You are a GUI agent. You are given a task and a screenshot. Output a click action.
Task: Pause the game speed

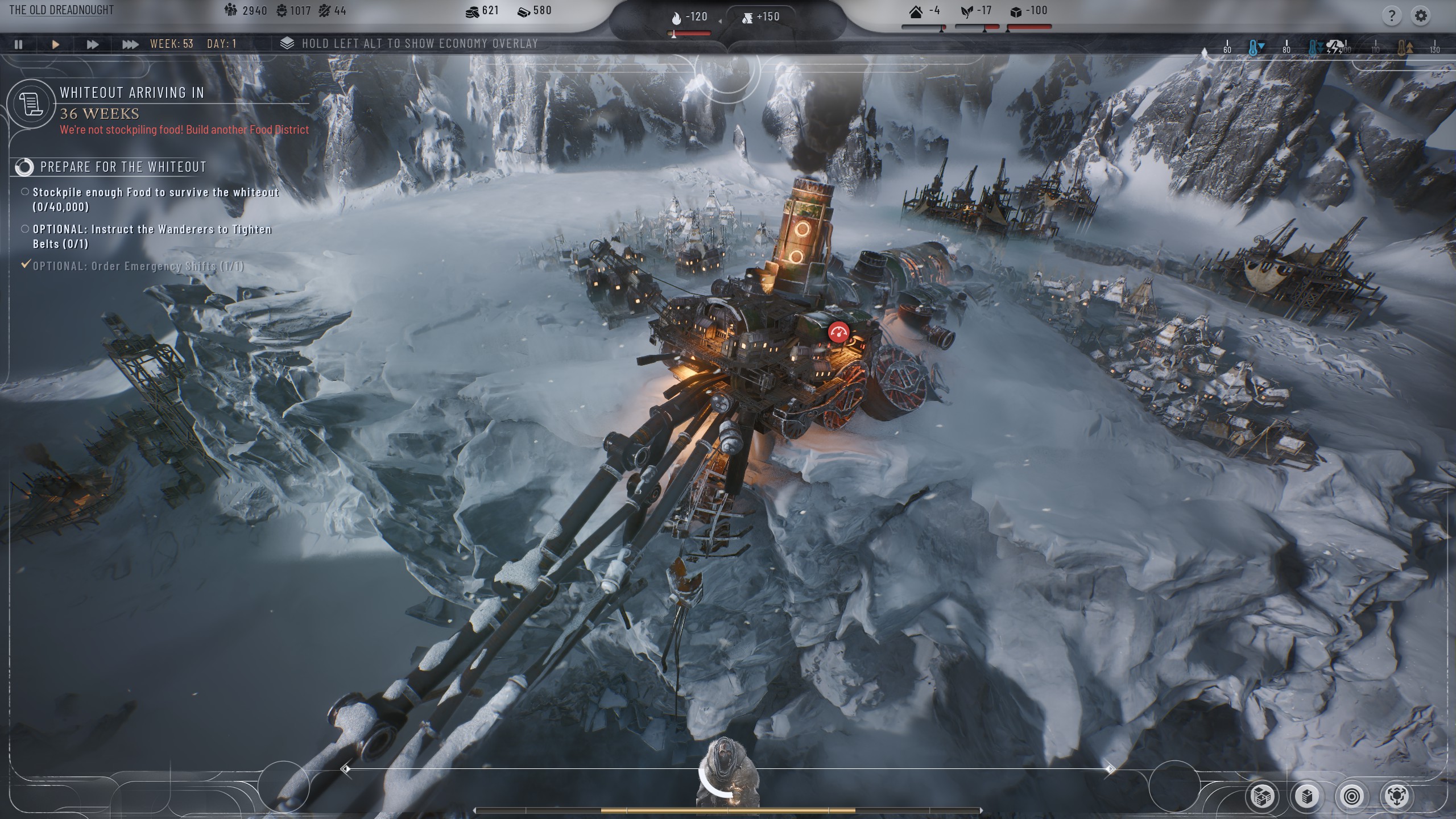[x=18, y=44]
